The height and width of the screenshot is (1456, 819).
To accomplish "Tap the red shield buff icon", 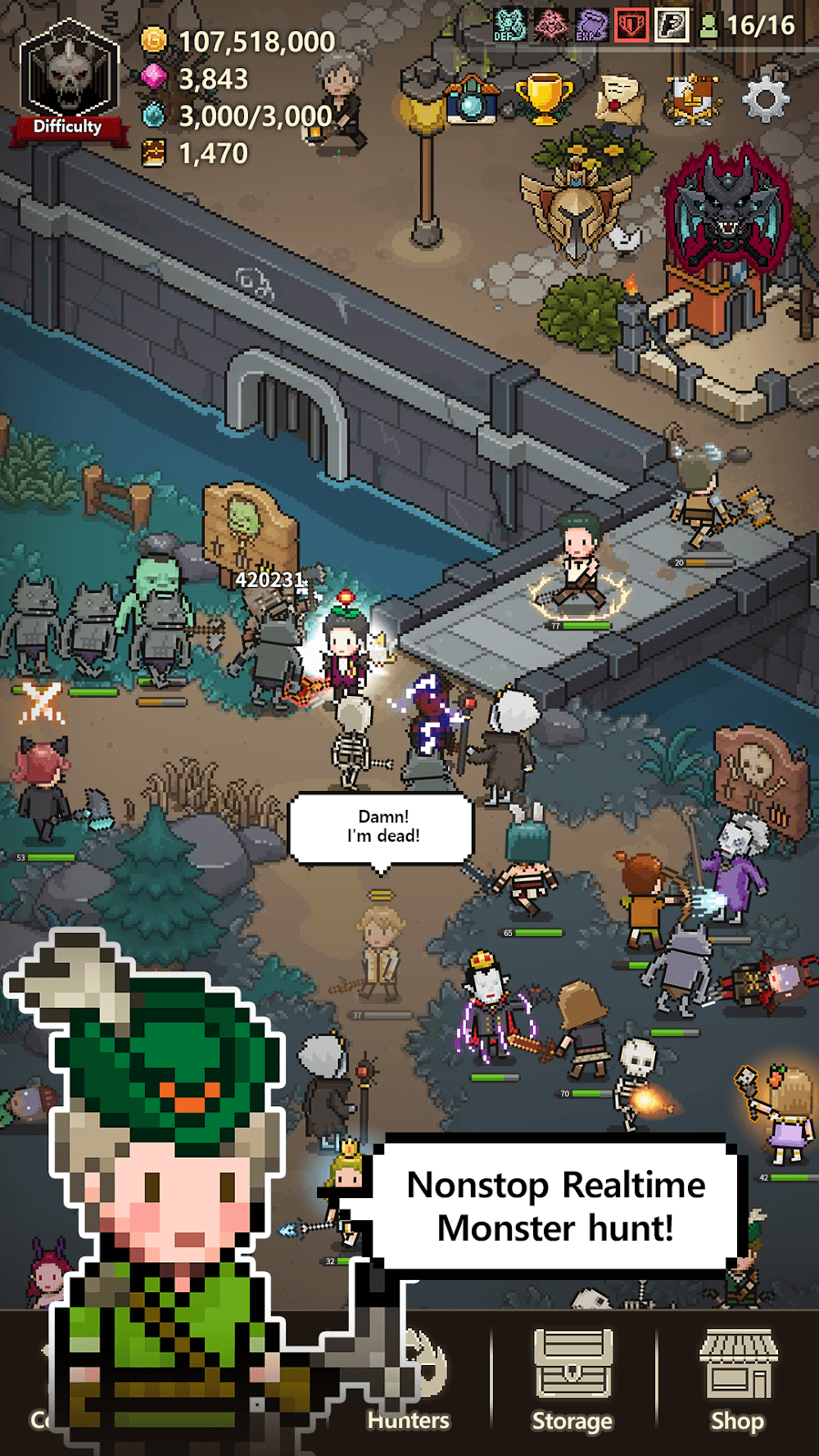I will tap(630, 25).
